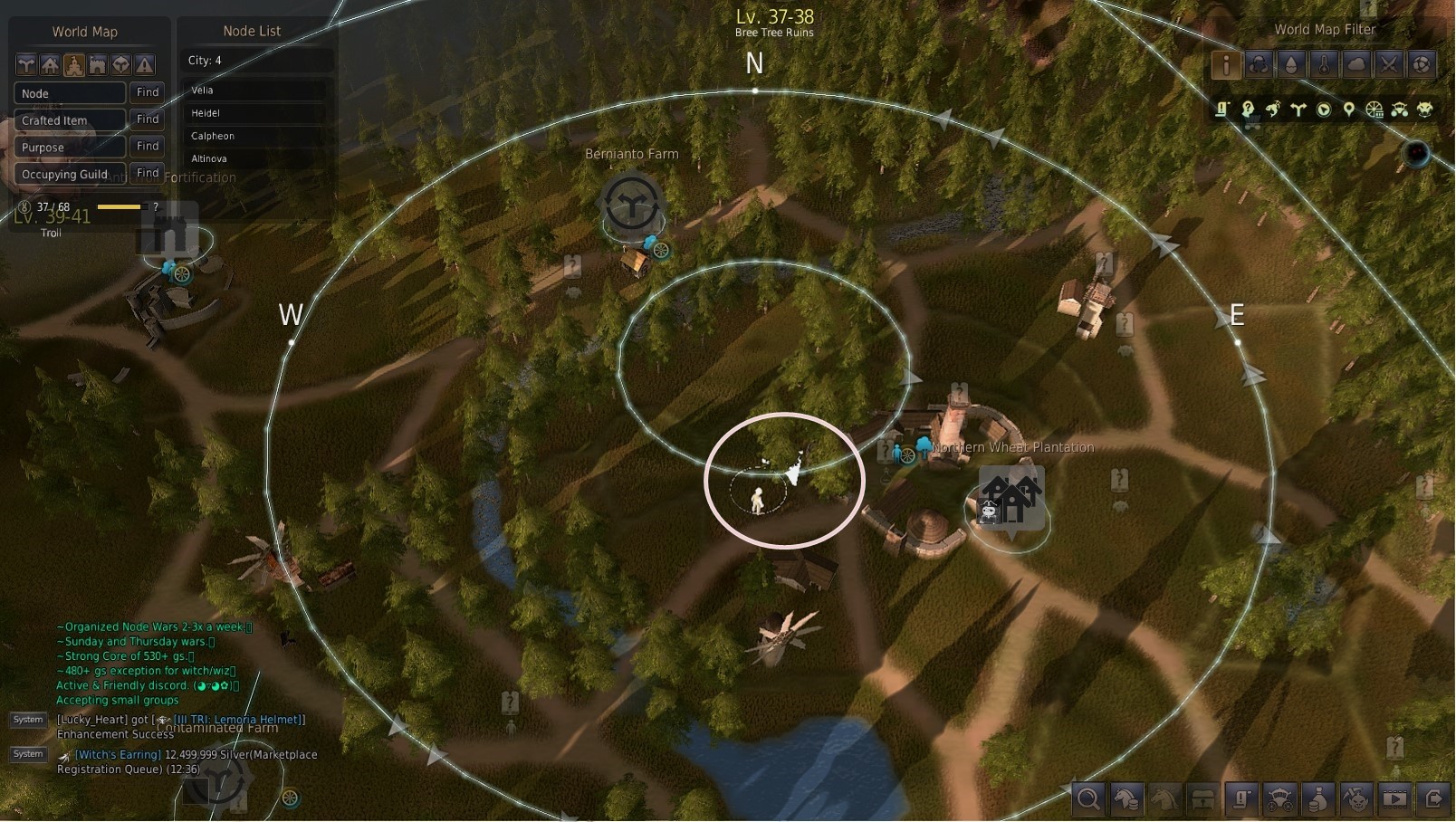Toggle the fish icon map marker filter
Image resolution: width=1456 pixels, height=822 pixels.
(1273, 110)
